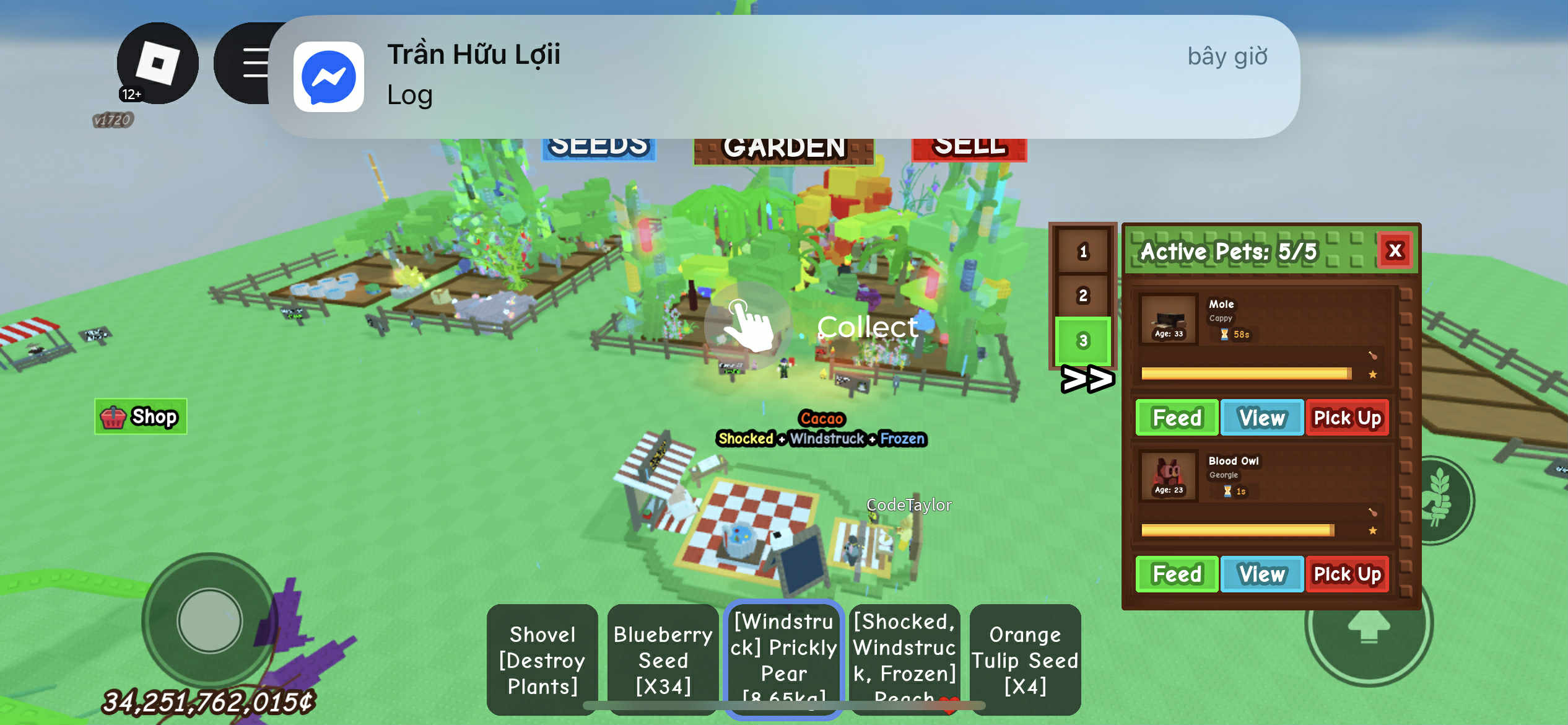The width and height of the screenshot is (1568, 725).
Task: Select pet loadout 3
Action: [x=1082, y=340]
